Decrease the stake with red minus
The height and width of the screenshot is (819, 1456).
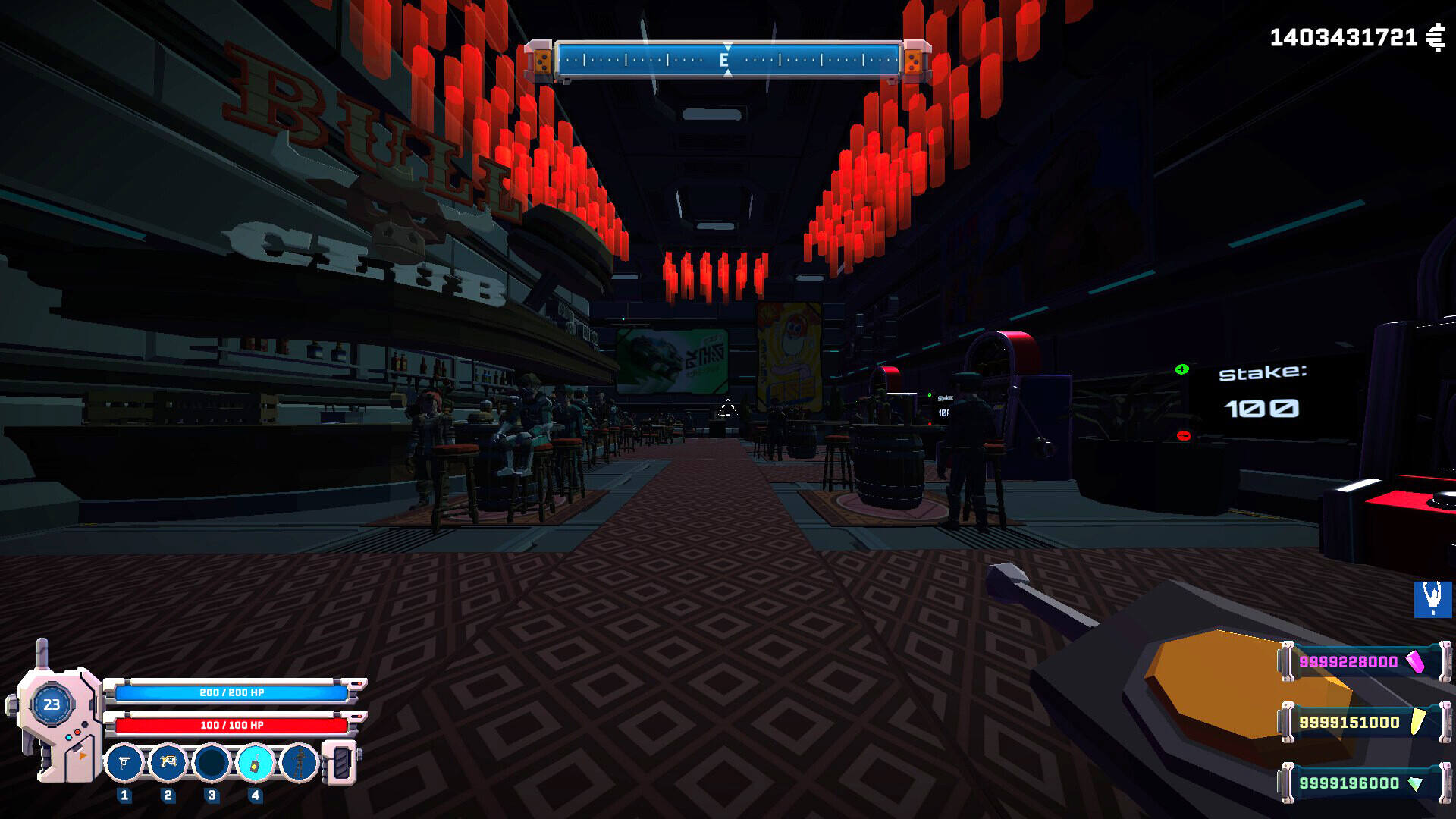tap(1183, 435)
